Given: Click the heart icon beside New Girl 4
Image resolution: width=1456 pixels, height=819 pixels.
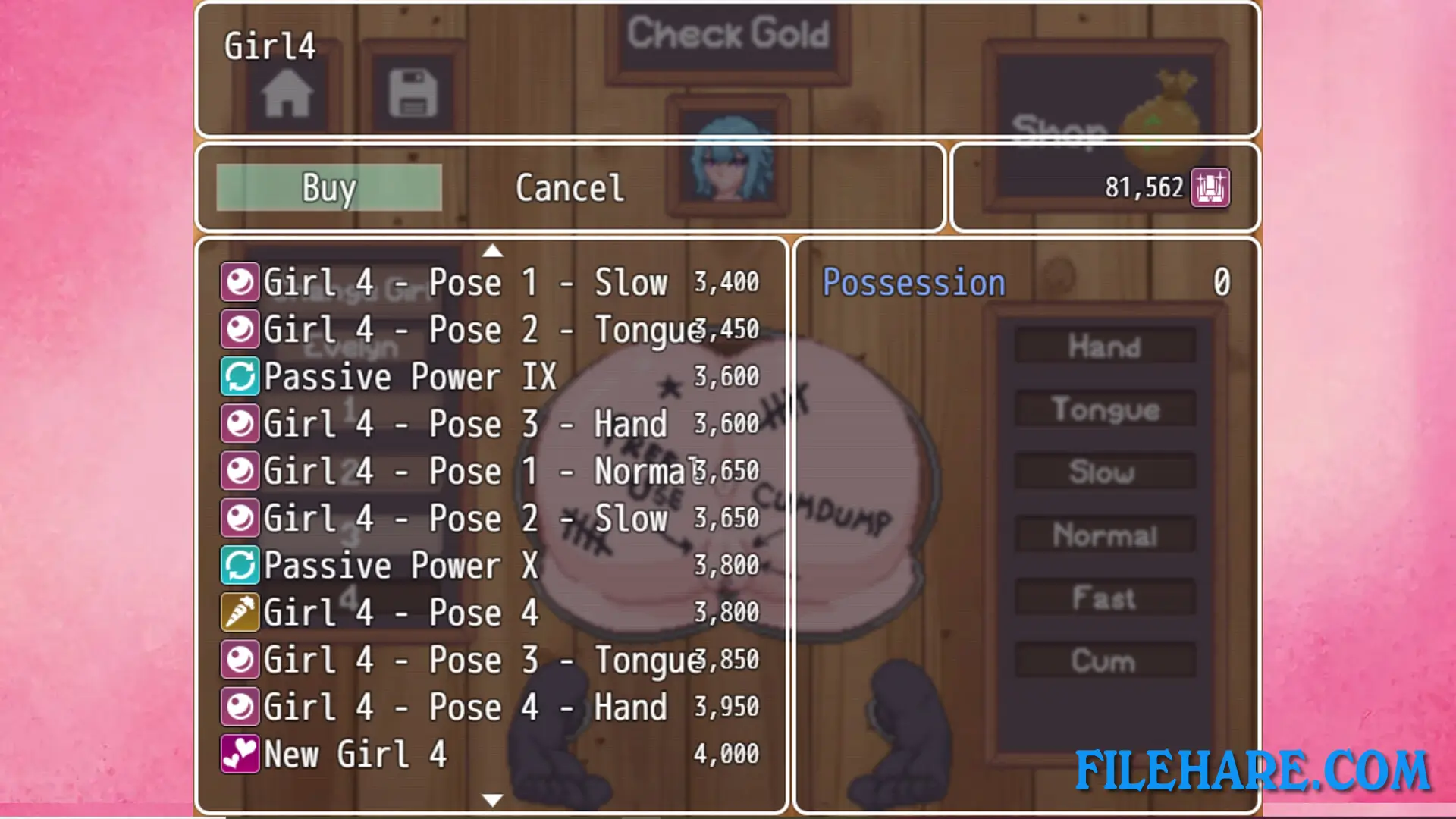Looking at the screenshot, I should pyautogui.click(x=240, y=753).
